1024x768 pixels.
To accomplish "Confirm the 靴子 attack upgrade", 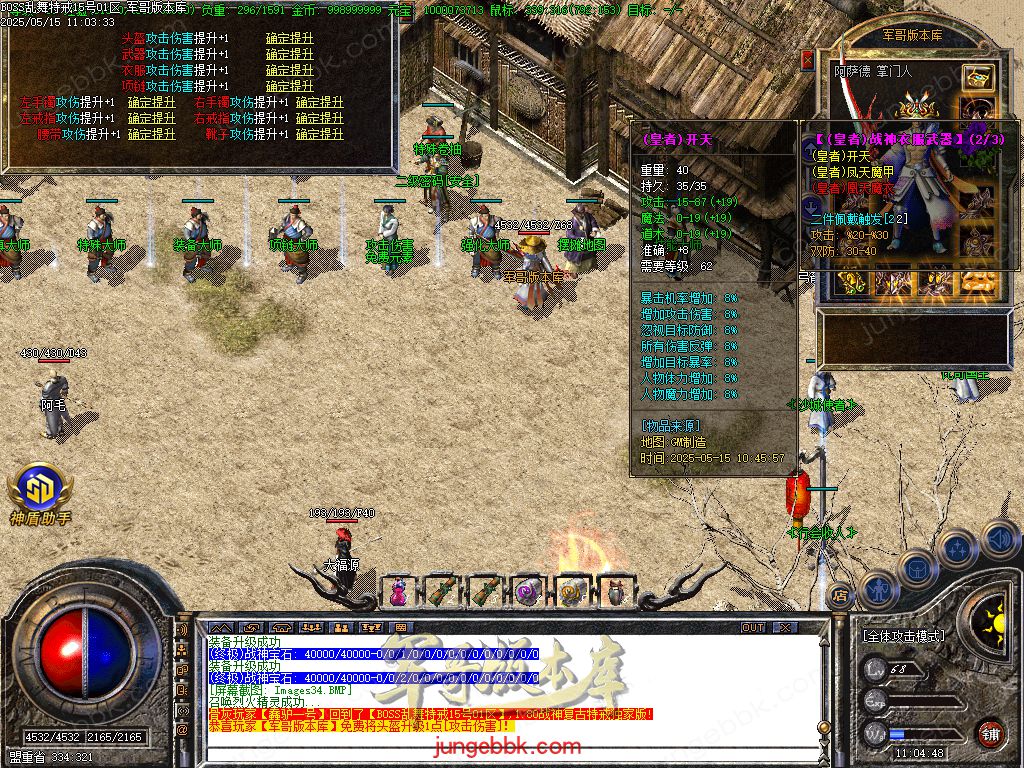I will (x=319, y=135).
